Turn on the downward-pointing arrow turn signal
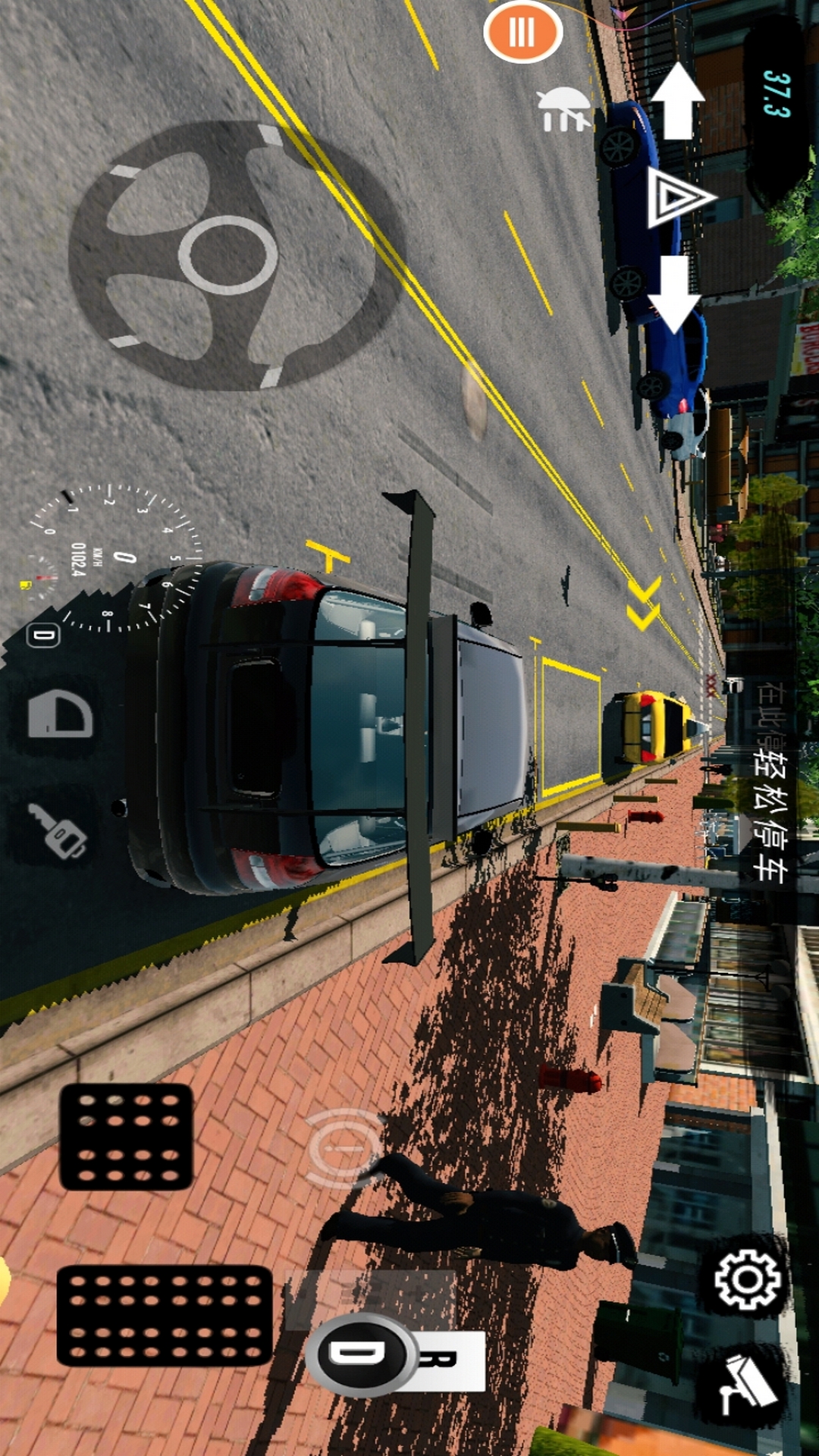Viewport: 819px width, 1456px height. click(675, 294)
